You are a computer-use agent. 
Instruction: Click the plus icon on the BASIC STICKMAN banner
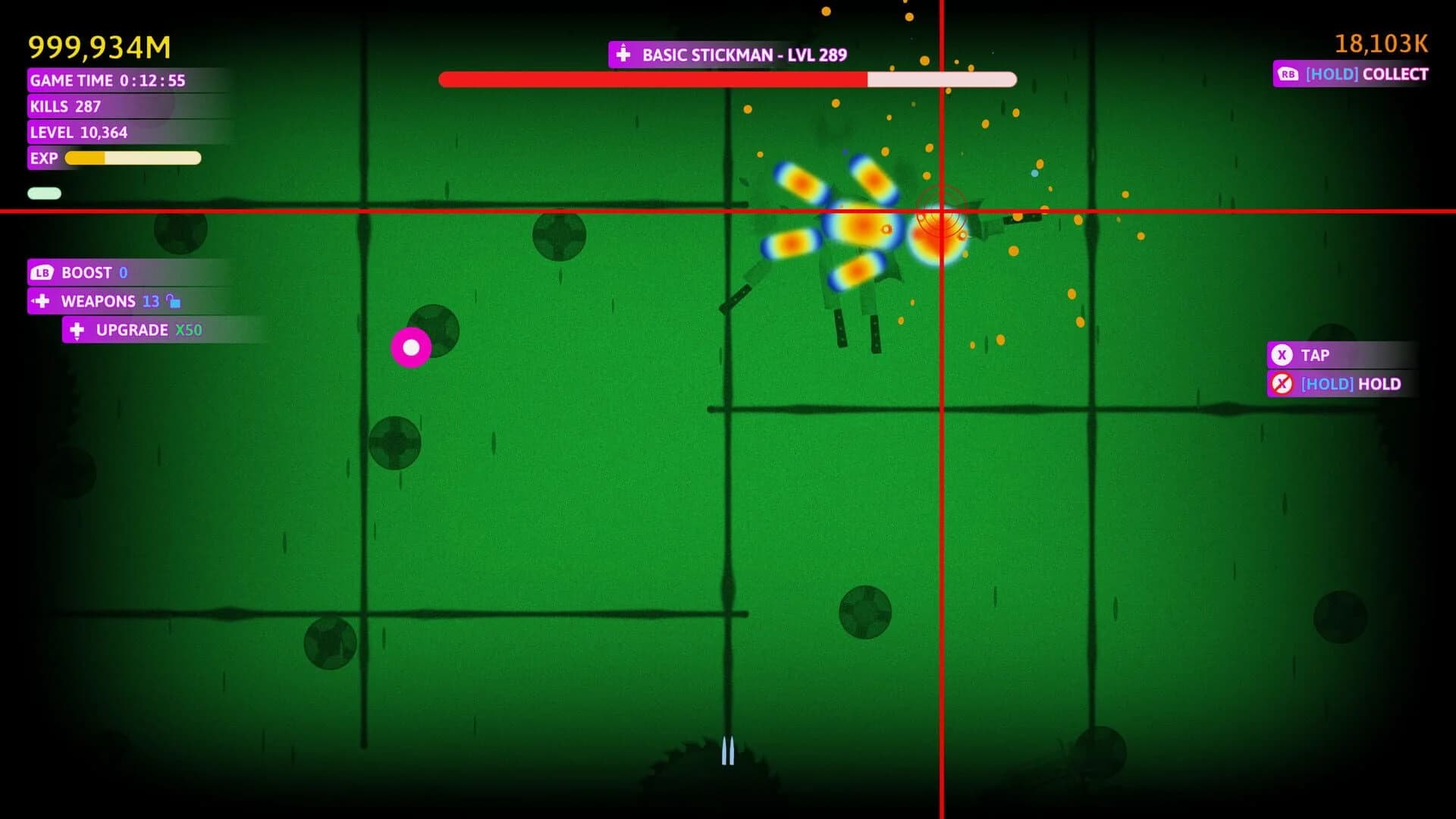tap(623, 54)
